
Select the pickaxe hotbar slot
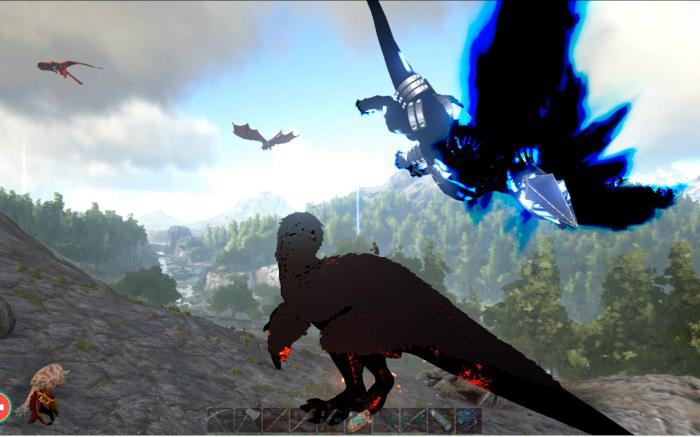tap(220, 419)
